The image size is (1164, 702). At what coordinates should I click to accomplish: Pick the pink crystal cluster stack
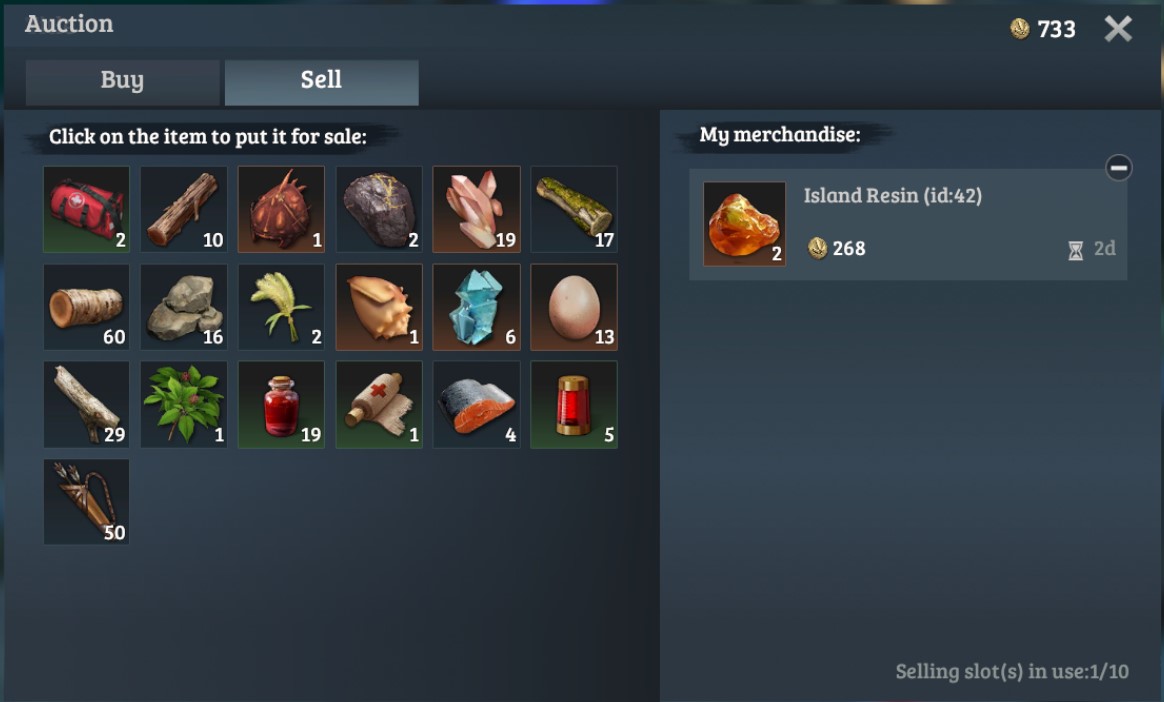click(476, 209)
